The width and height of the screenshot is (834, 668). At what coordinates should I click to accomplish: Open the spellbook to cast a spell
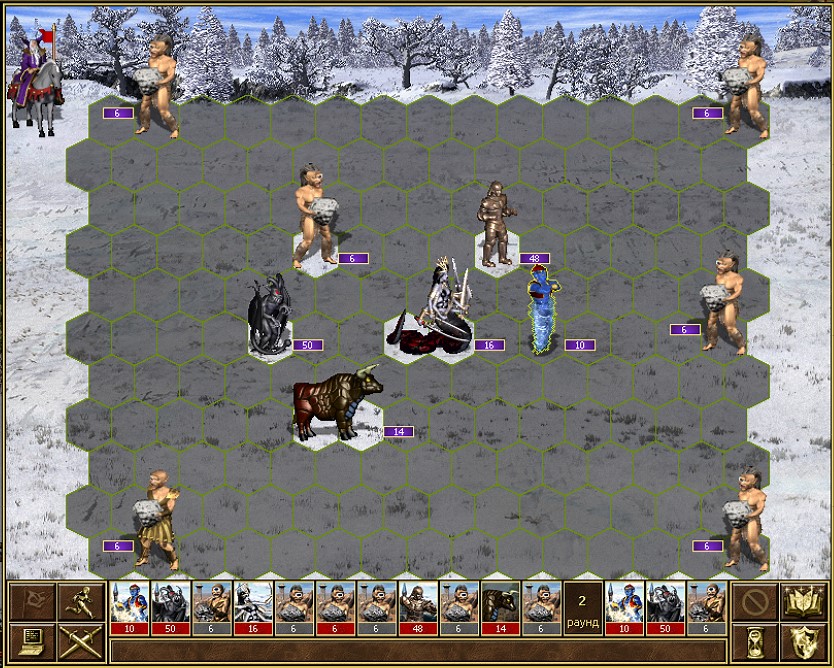coord(802,602)
